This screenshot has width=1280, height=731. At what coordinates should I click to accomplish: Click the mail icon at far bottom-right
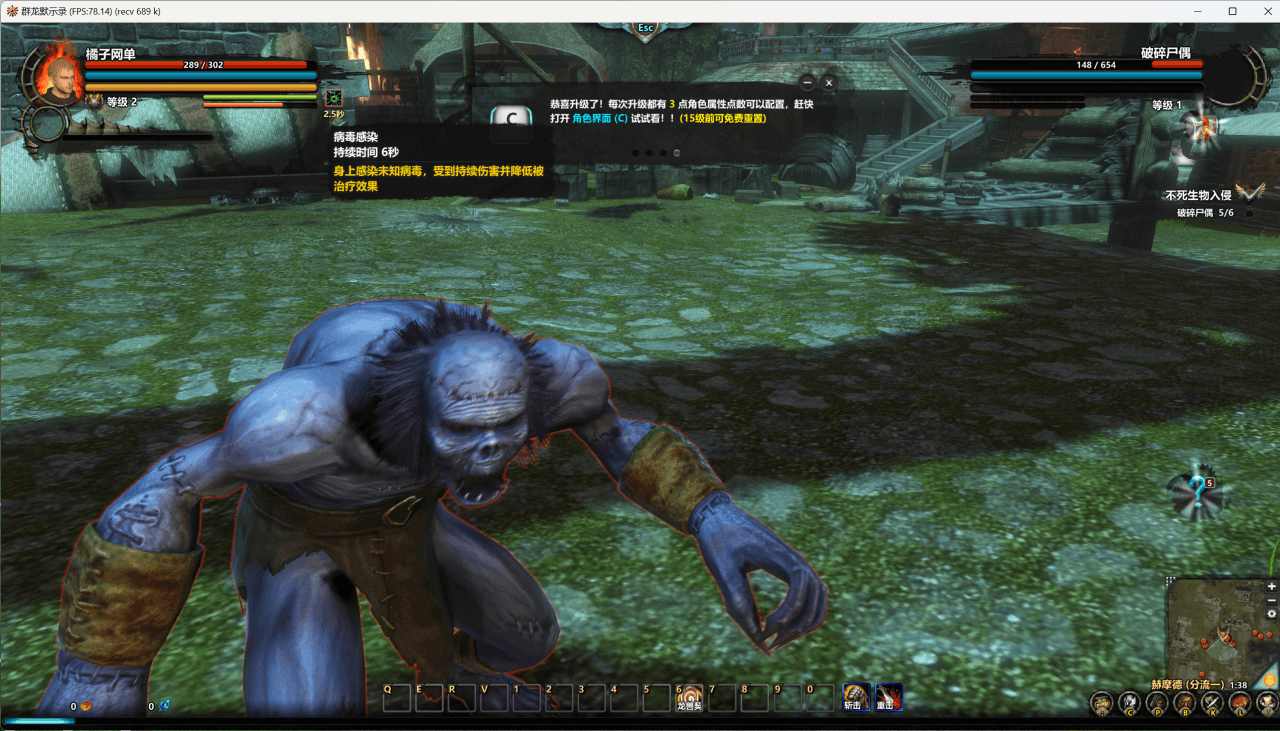tap(1268, 702)
